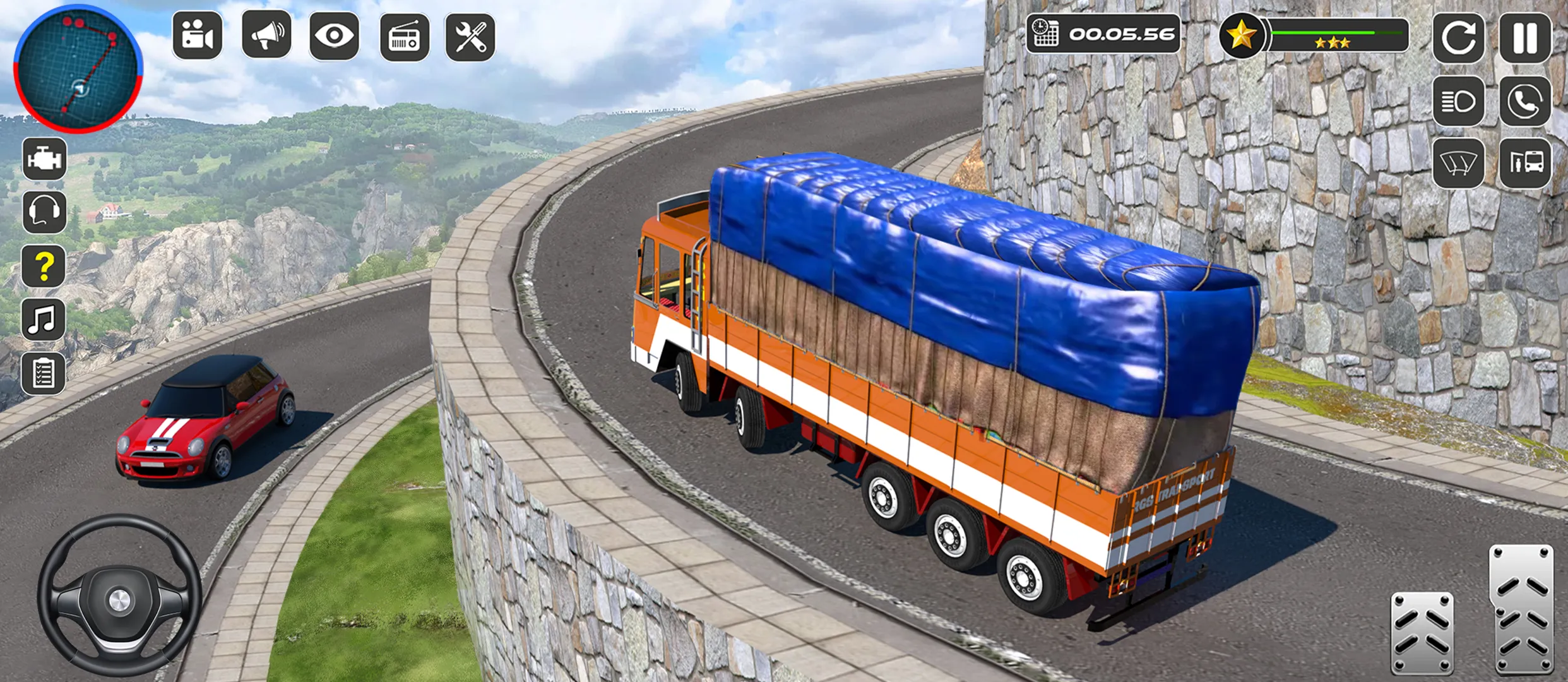The image size is (1568, 682).
Task: Click the passenger and bus icon button
Action: (1525, 163)
